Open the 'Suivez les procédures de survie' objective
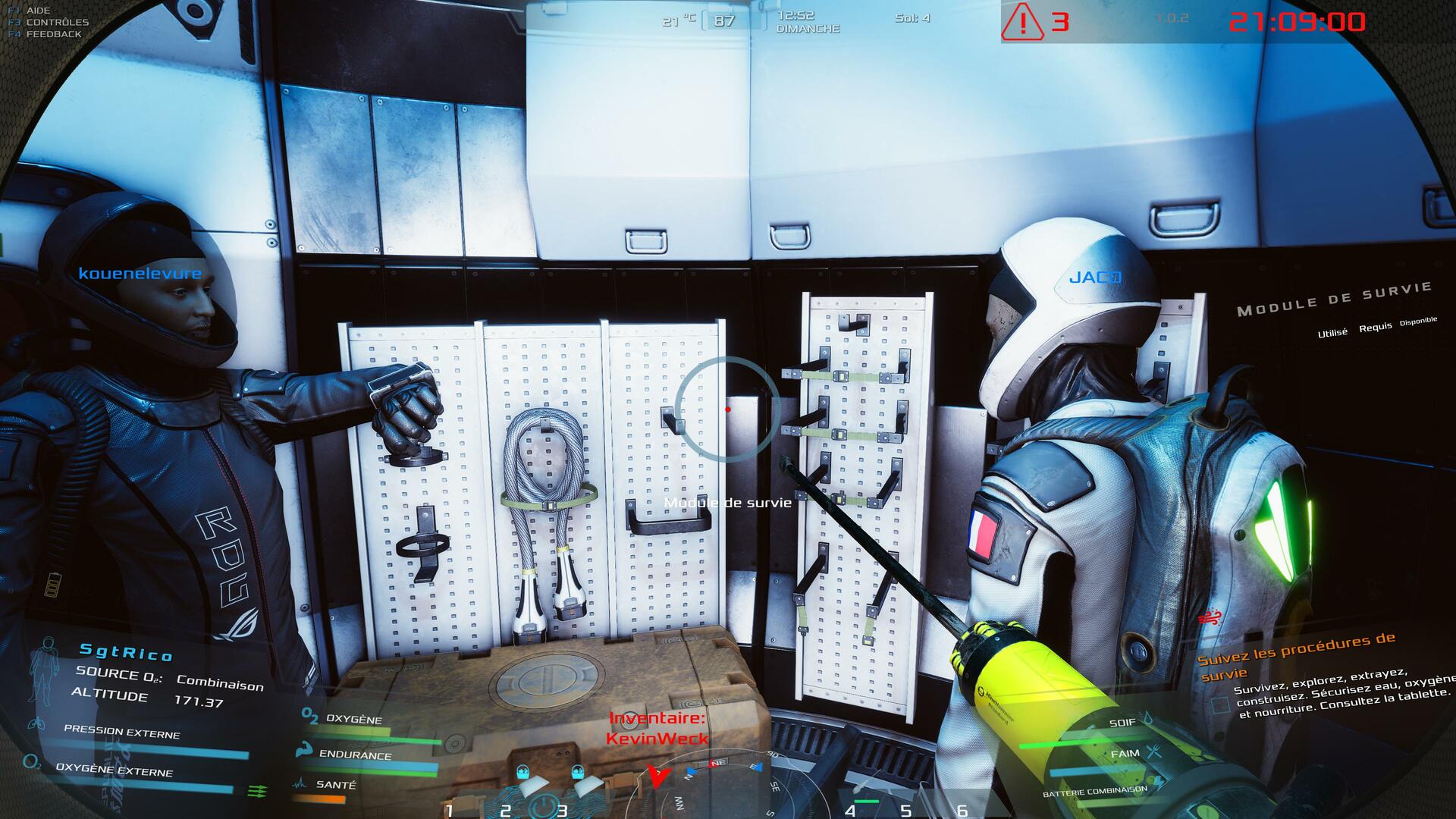This screenshot has height=819, width=1456. click(x=1295, y=654)
